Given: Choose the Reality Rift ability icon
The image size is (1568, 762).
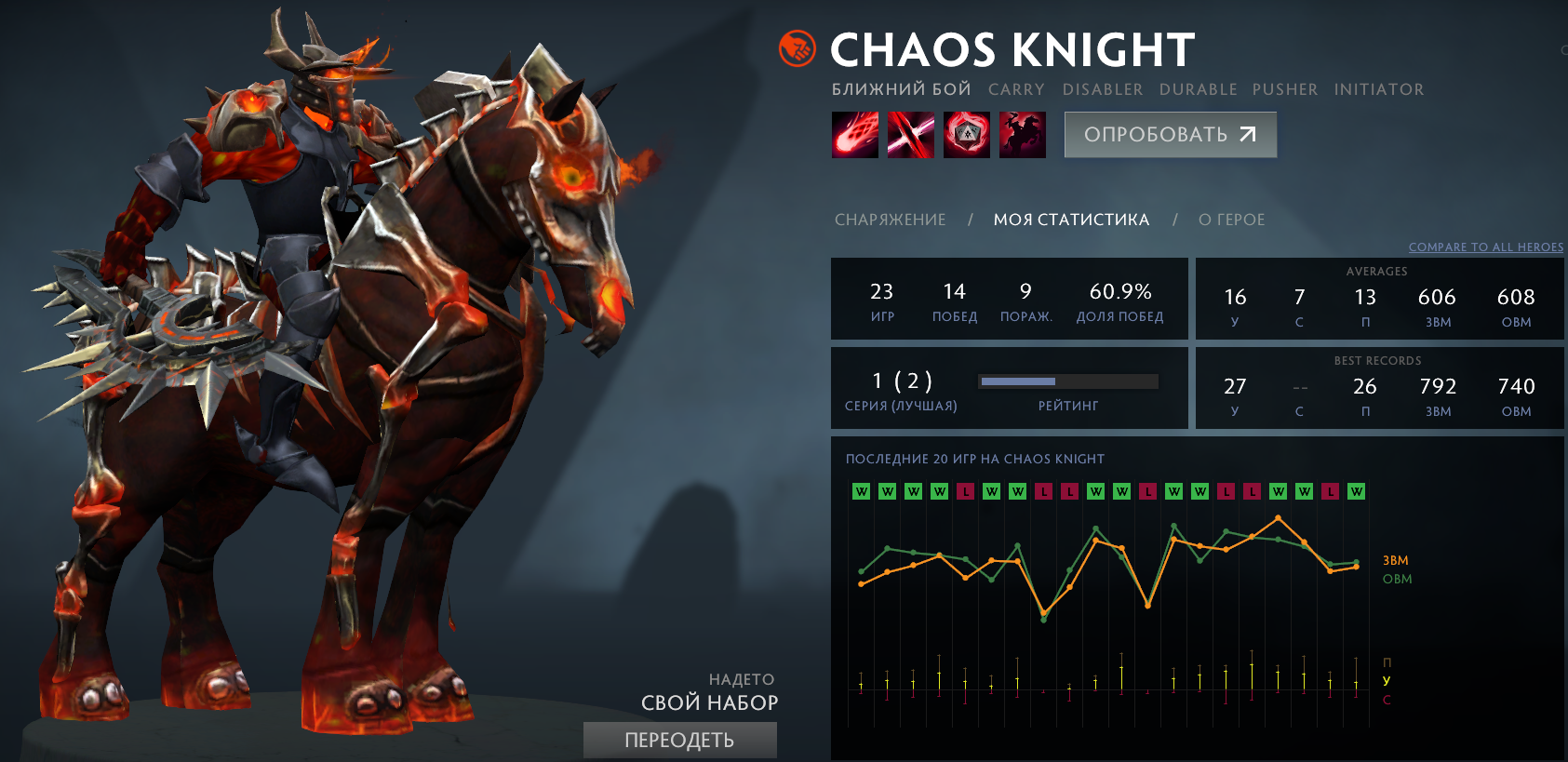Looking at the screenshot, I should pyautogui.click(x=910, y=135).
